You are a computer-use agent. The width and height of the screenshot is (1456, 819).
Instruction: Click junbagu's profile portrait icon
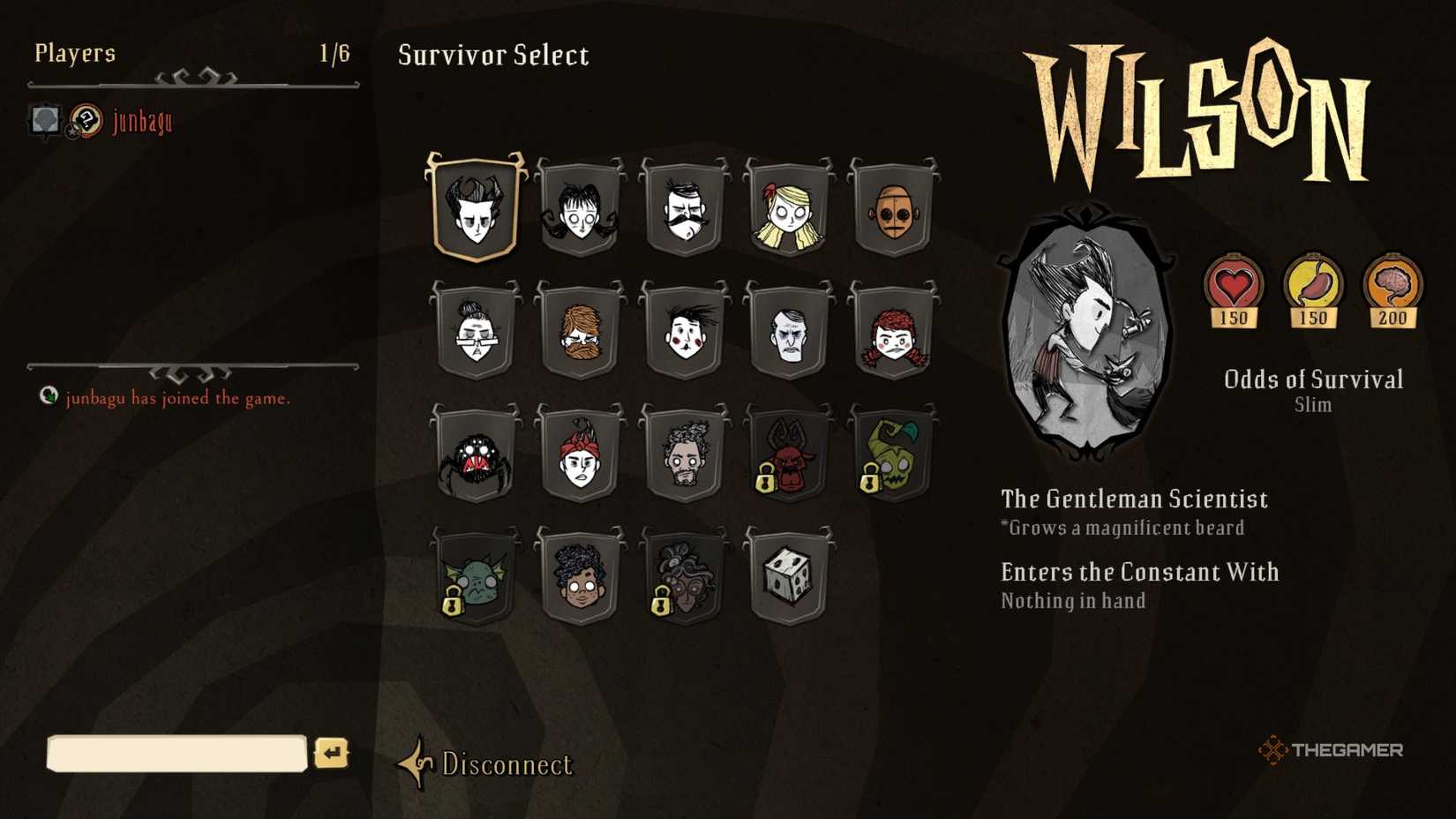point(43,119)
